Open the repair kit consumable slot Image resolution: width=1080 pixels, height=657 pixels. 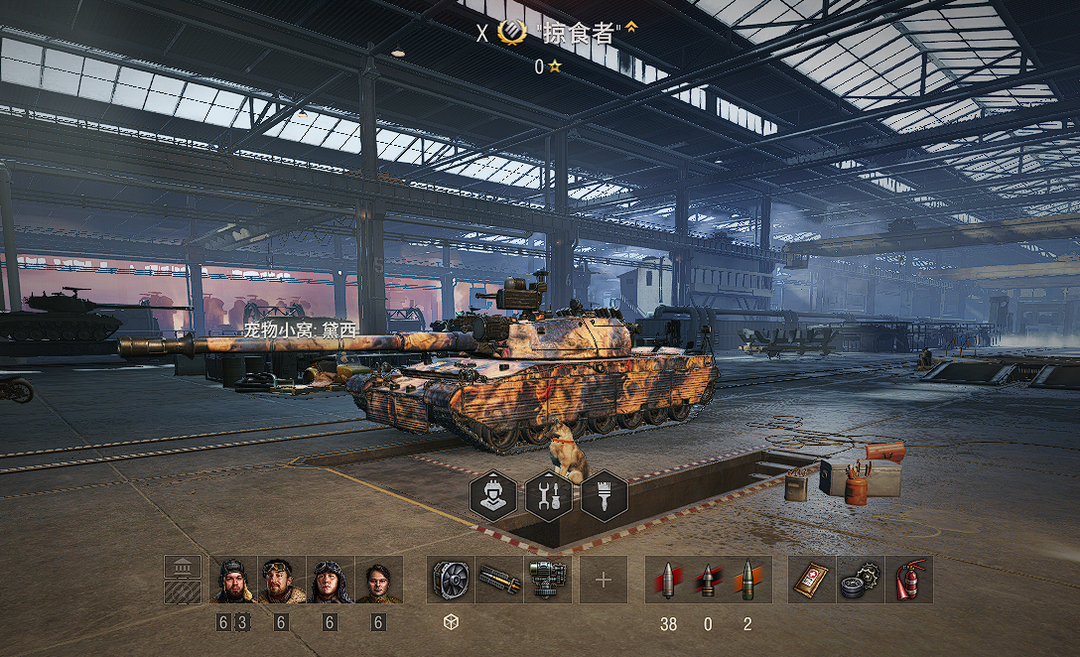(859, 580)
